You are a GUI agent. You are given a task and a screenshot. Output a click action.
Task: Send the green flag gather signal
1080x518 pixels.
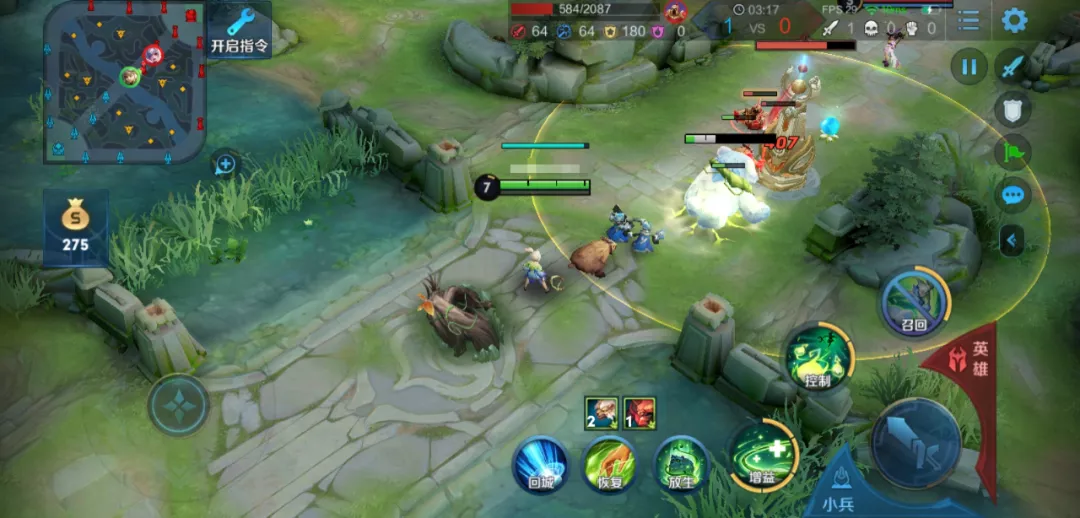click(x=1013, y=152)
